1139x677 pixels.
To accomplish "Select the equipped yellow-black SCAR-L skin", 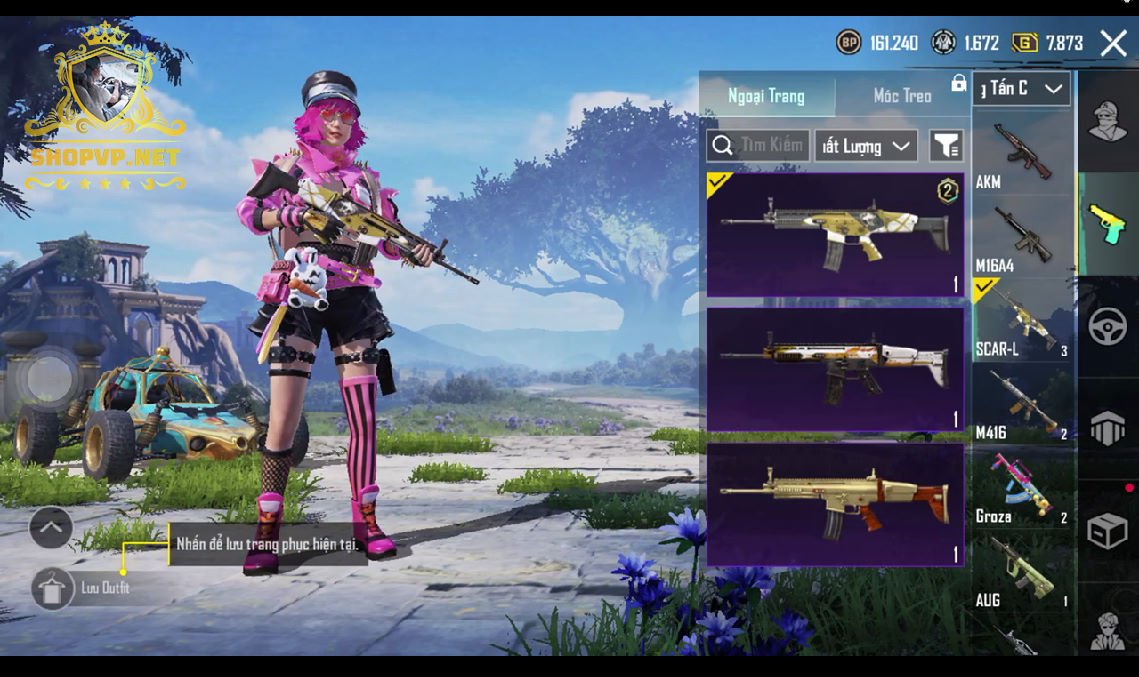I will (835, 235).
